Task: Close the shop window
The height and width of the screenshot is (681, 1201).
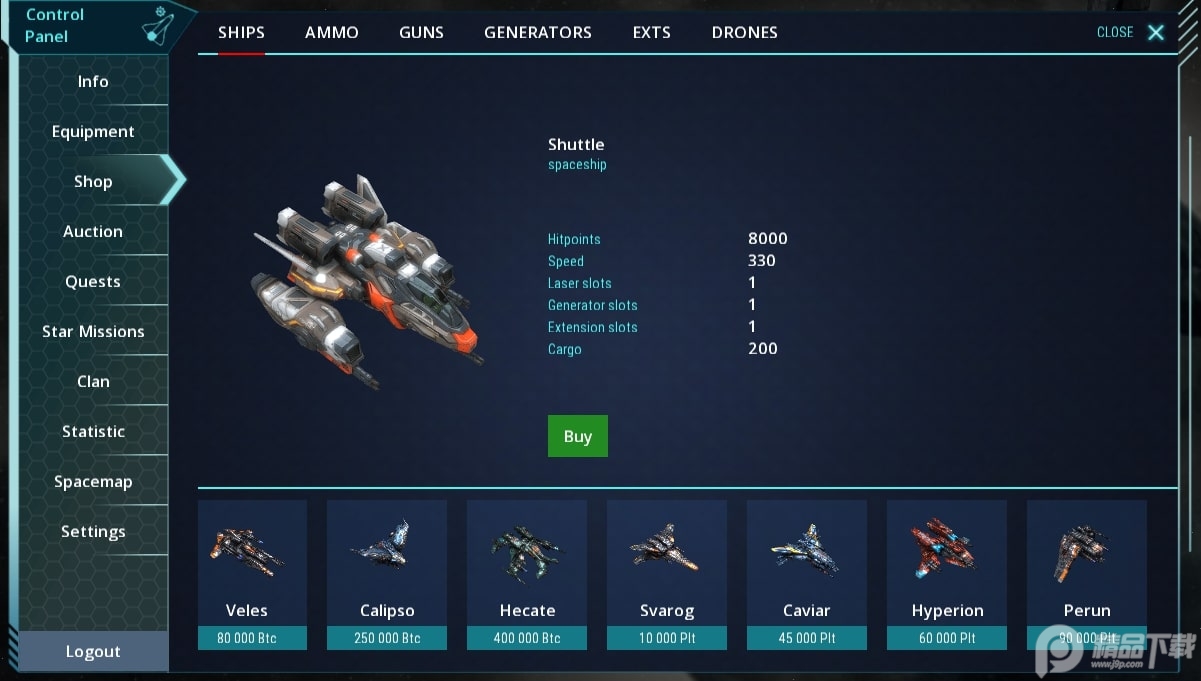Action: 1130,32
